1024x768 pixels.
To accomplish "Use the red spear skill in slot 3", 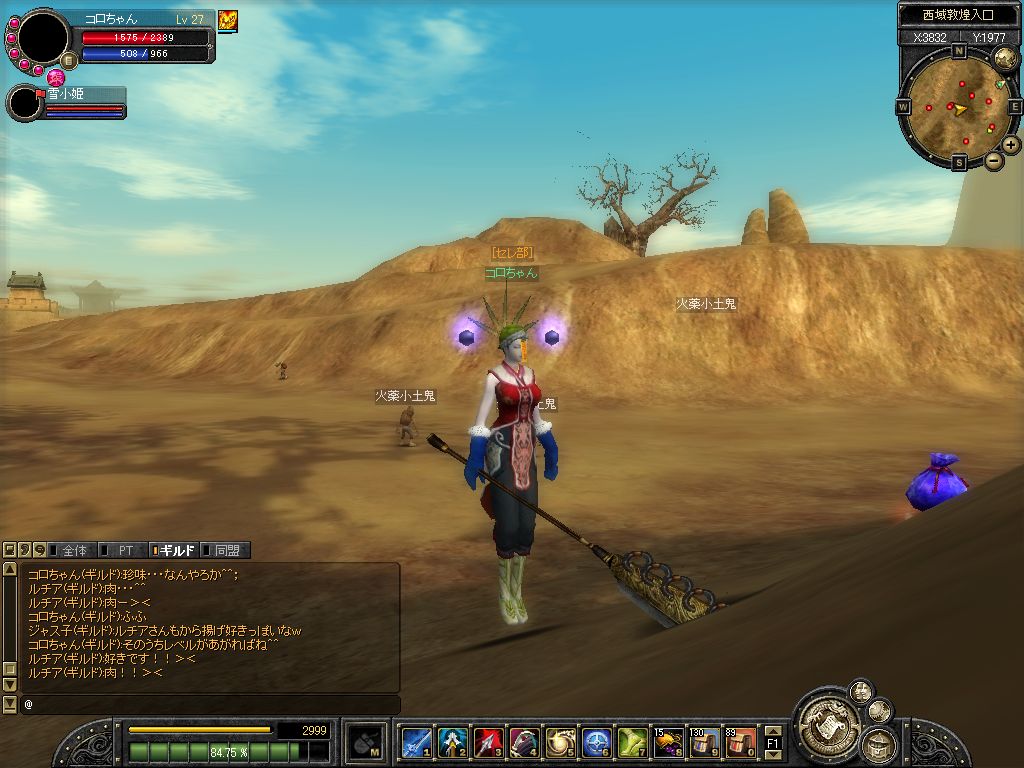I will (488, 742).
